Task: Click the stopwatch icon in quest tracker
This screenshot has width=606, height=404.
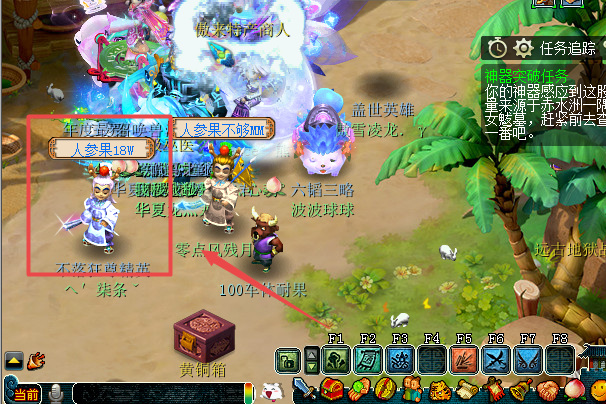Action: 497,48
